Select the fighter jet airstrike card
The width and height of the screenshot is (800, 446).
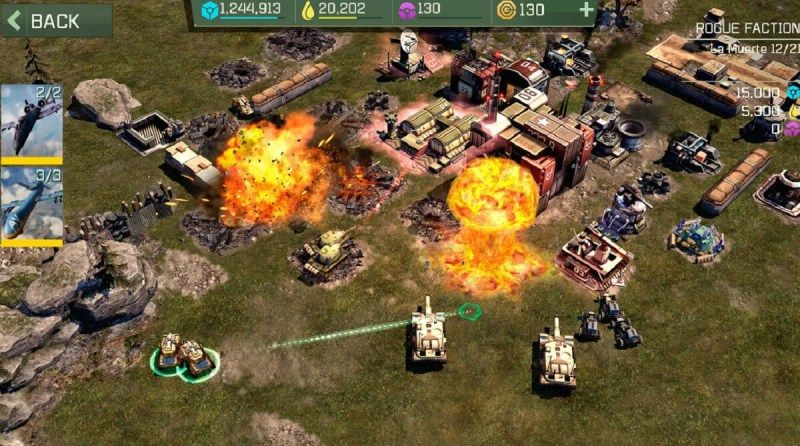point(31,122)
